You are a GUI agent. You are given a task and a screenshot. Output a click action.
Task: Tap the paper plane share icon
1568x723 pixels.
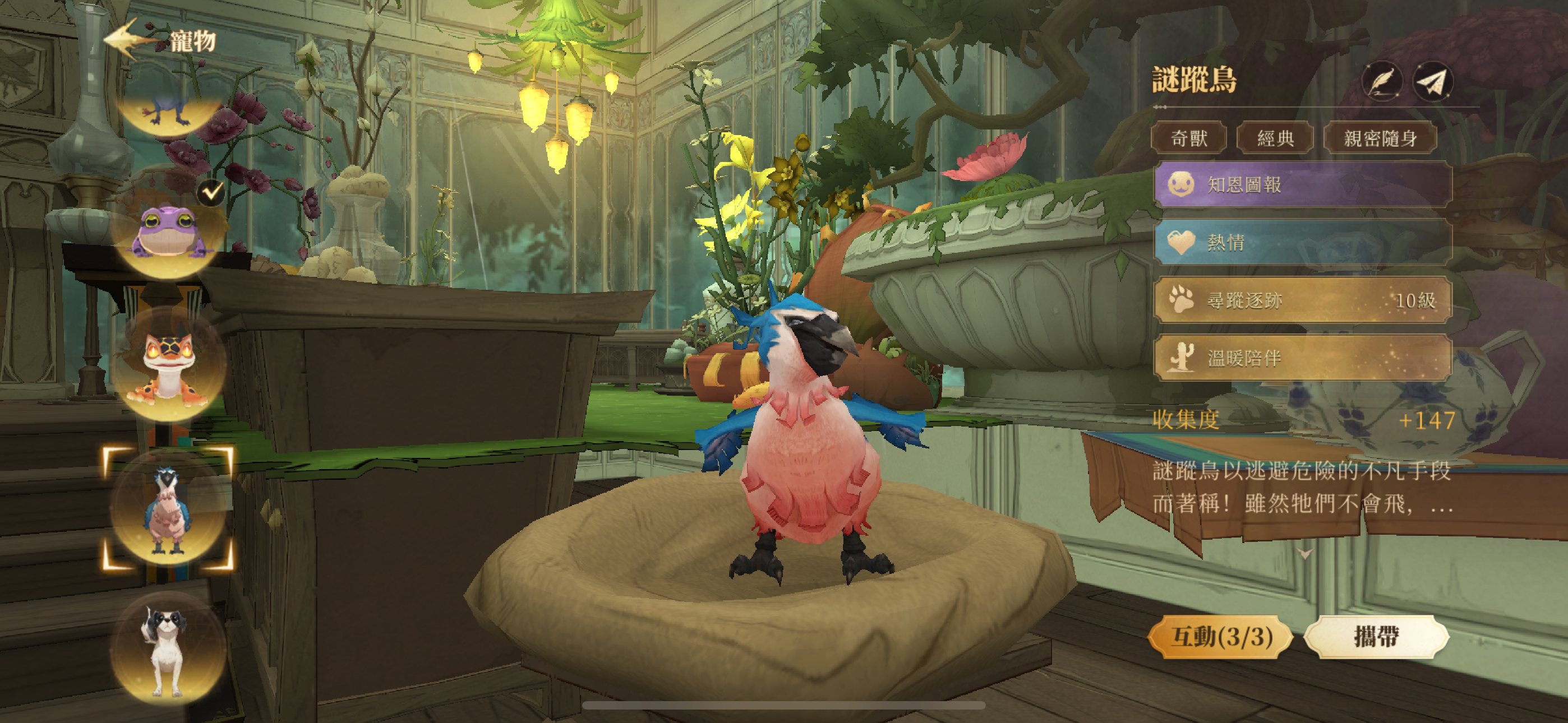tap(1433, 82)
